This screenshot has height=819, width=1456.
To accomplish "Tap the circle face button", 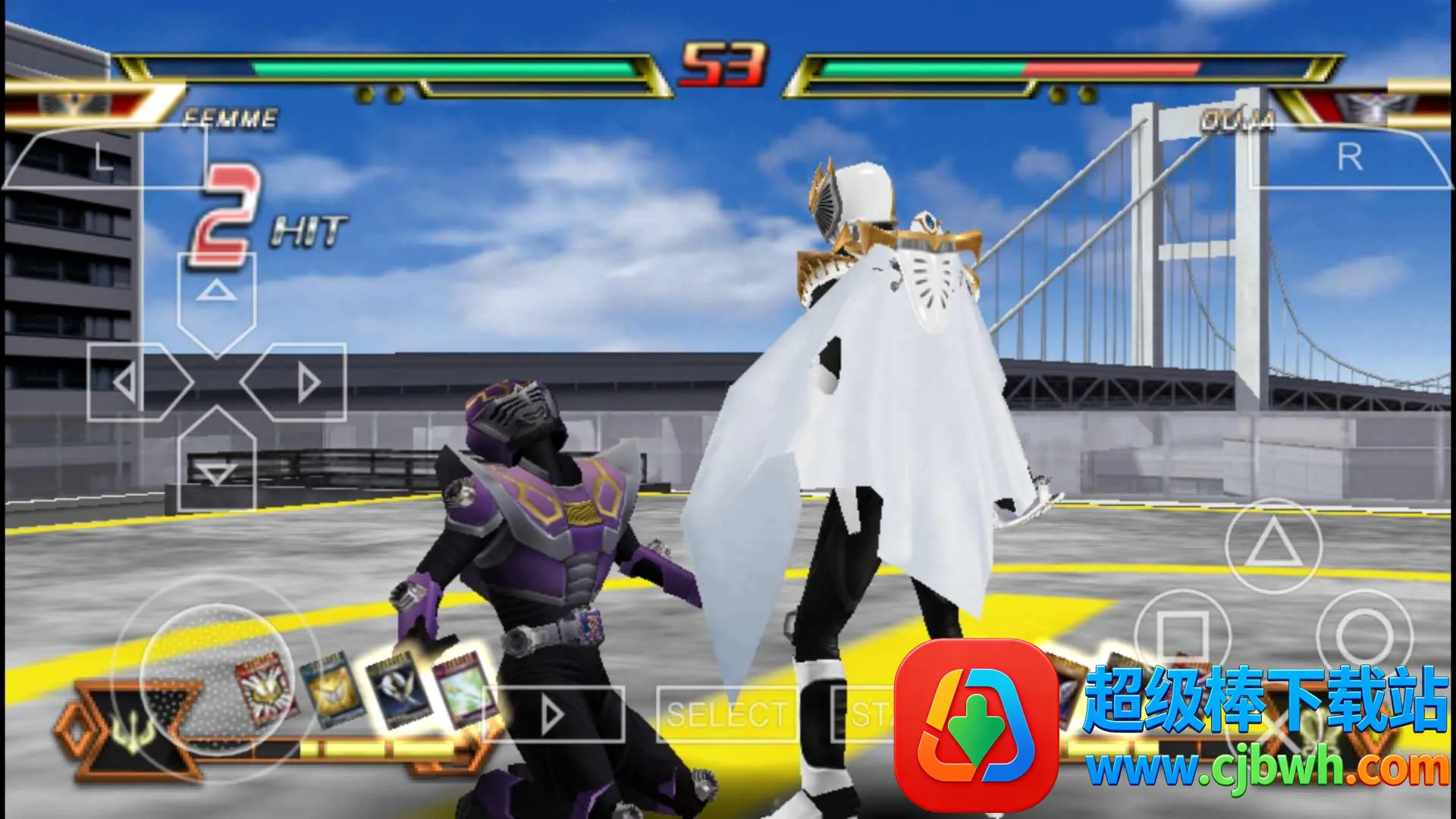I will tap(1364, 635).
